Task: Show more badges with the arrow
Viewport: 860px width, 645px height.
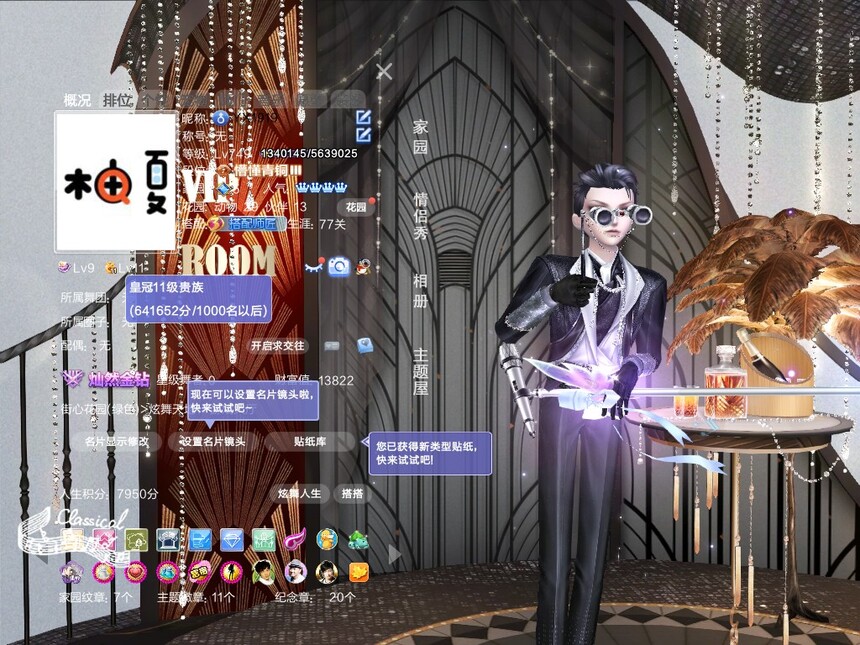Action: coord(394,553)
